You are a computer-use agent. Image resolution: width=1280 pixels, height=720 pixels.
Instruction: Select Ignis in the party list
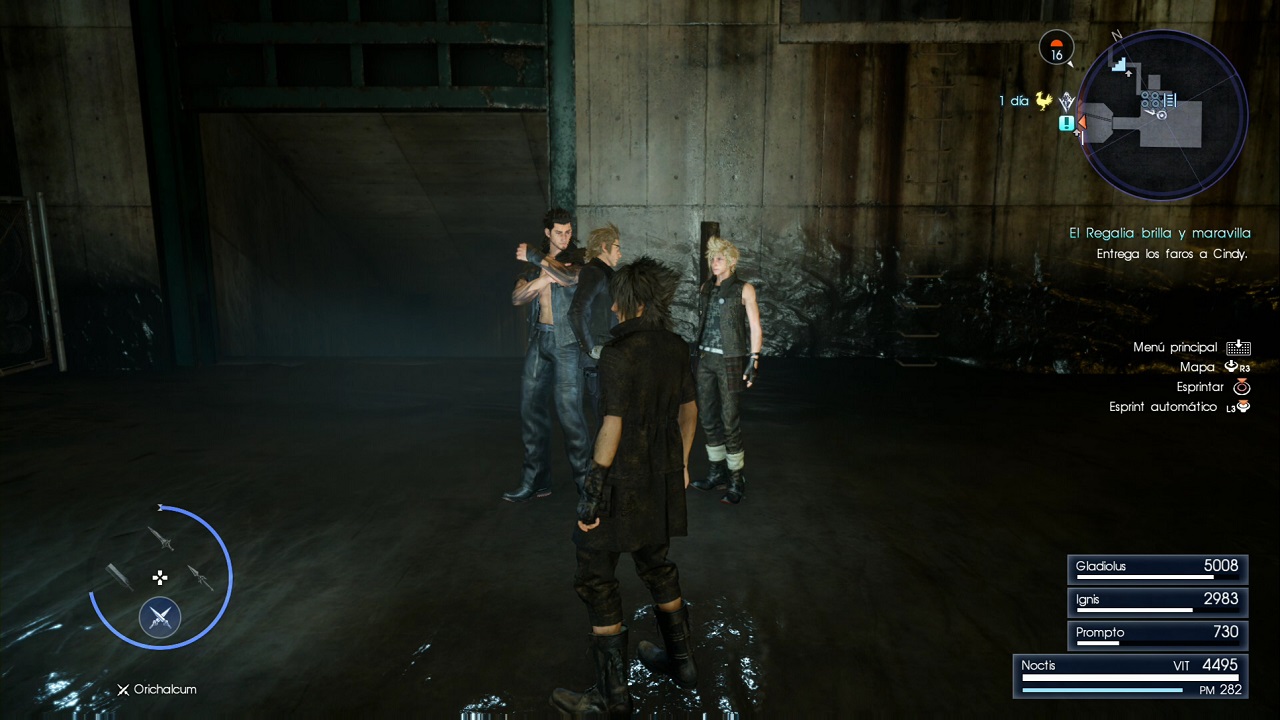click(x=1158, y=601)
